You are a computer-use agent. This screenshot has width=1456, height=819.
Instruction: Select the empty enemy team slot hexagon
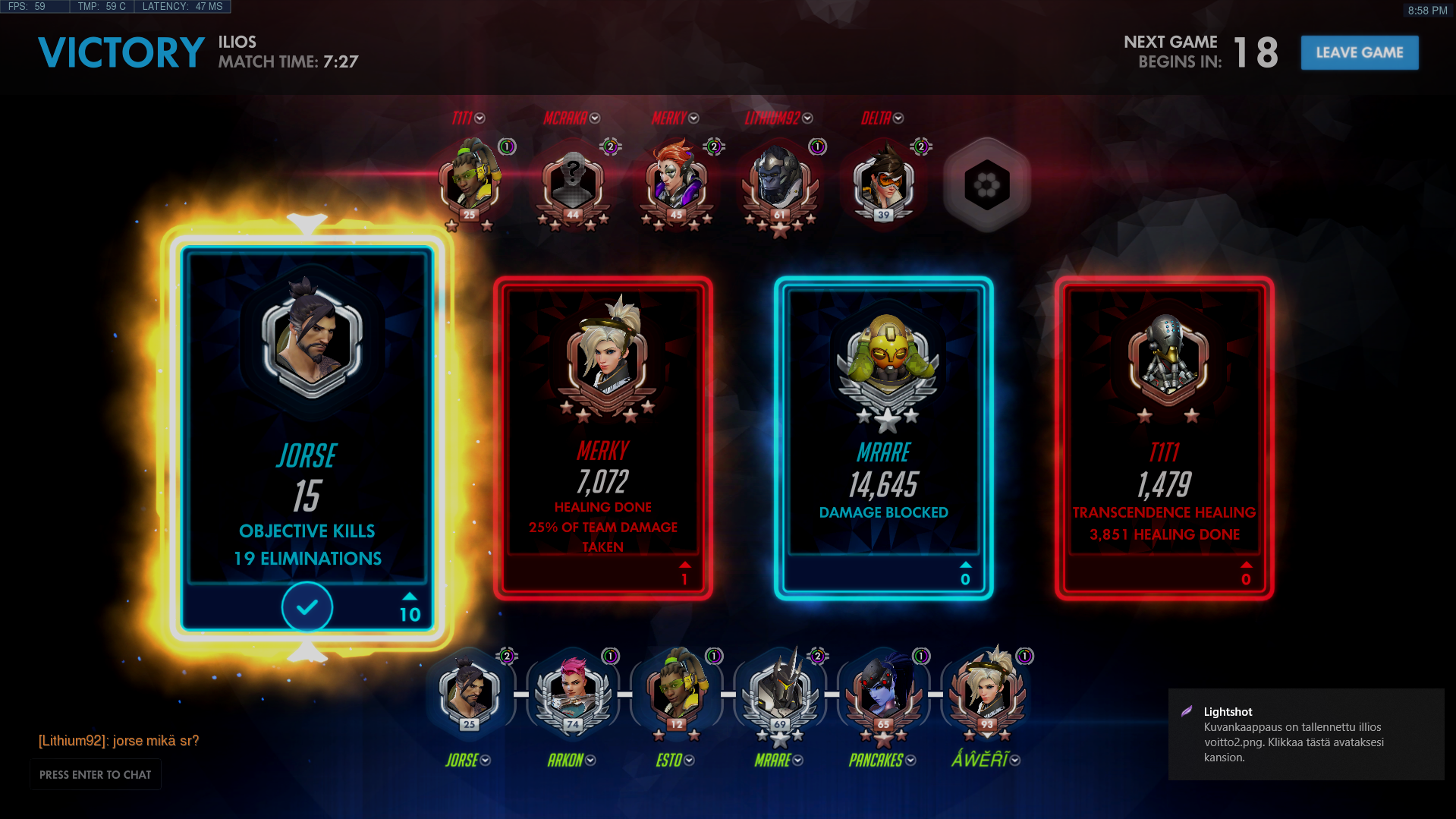[x=986, y=184]
